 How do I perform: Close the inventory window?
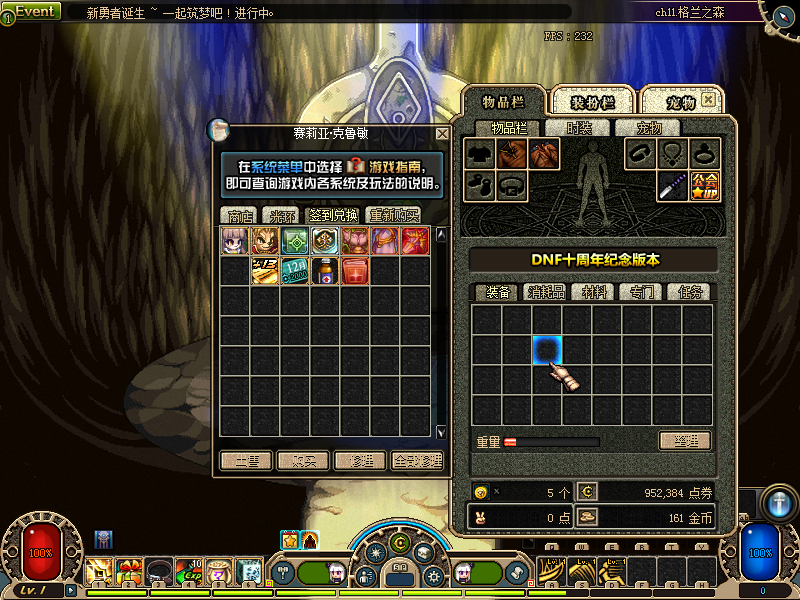click(708, 101)
